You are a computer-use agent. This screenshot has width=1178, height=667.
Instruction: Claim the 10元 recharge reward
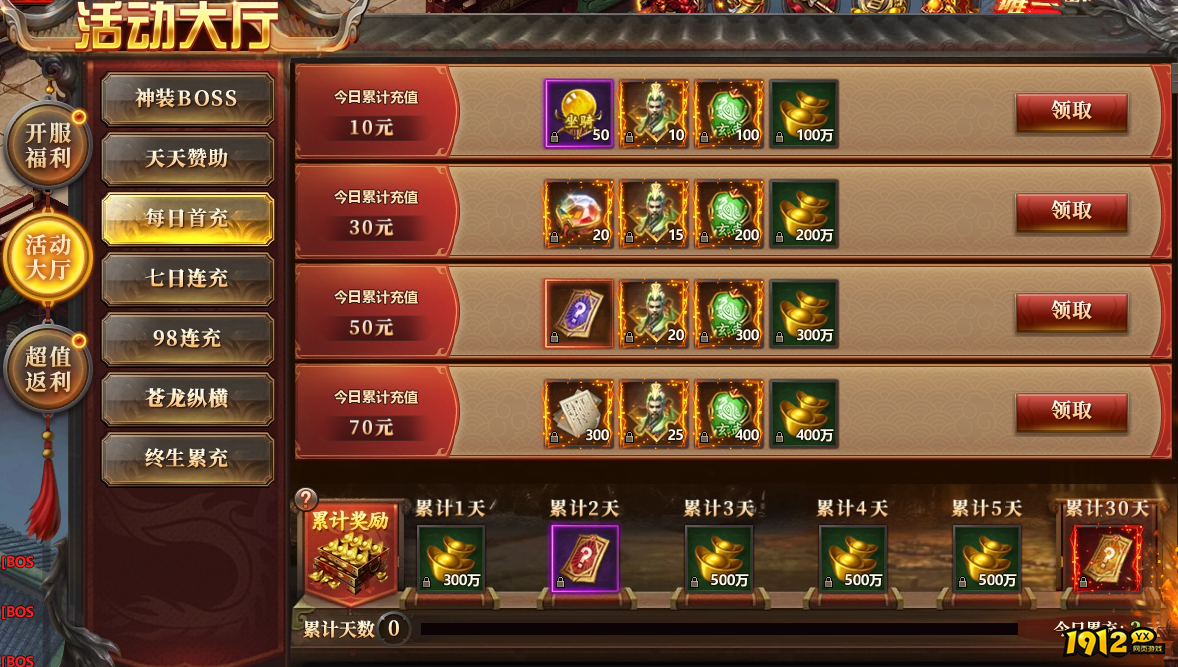click(1071, 112)
